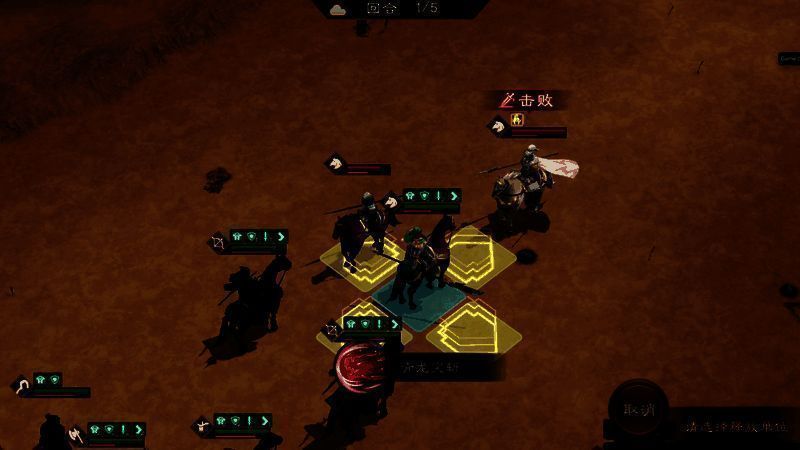Select the red slash skill icon

358,367
